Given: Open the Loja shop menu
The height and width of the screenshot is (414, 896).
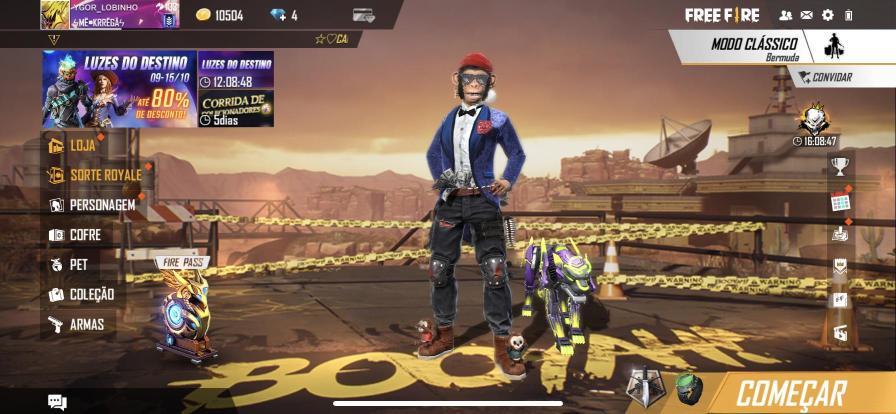Looking at the screenshot, I should pyautogui.click(x=82, y=145).
